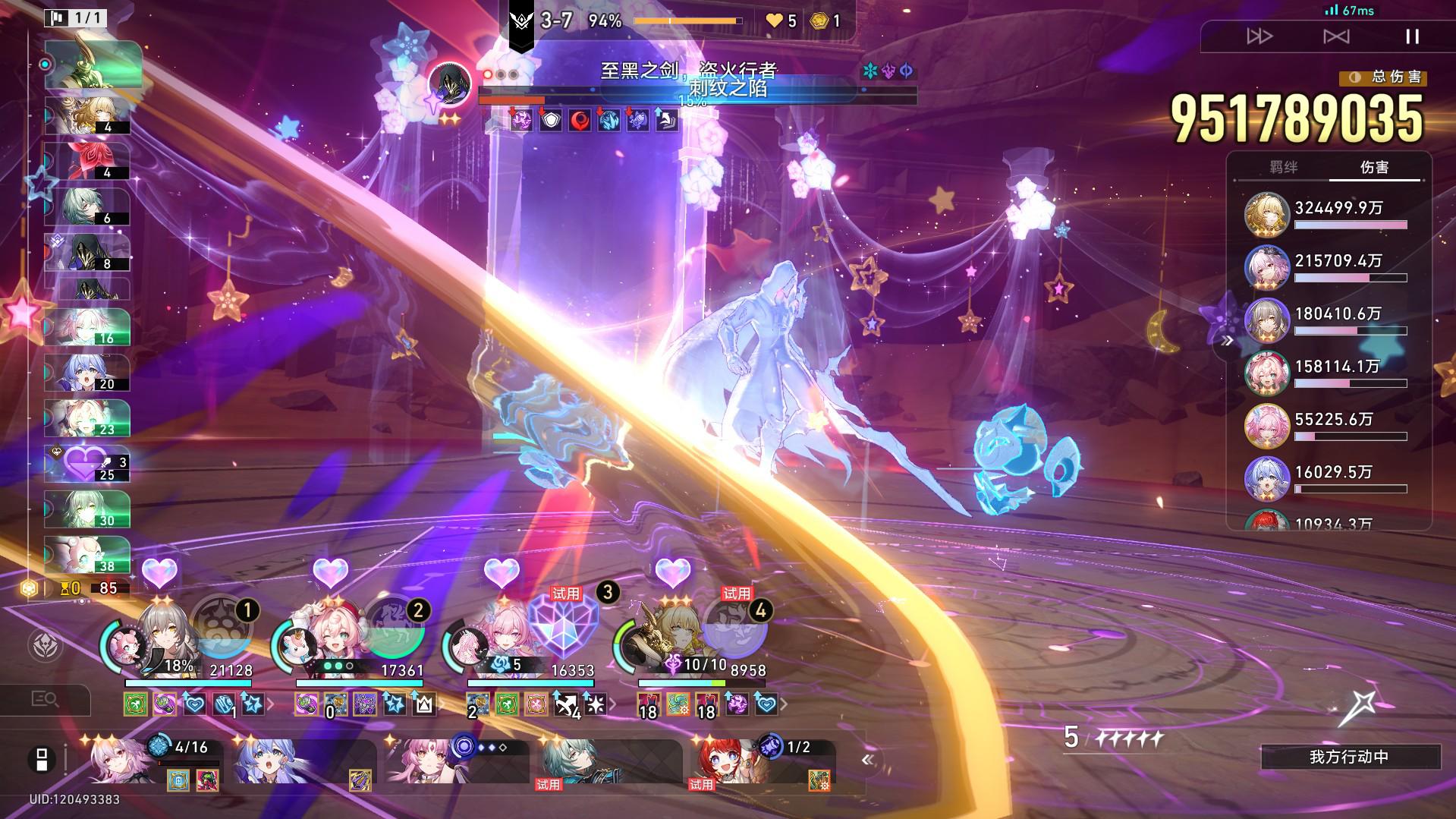Toggle the switch icon beside the bench
Viewport: 1456px width, 819px height.
tap(42, 759)
